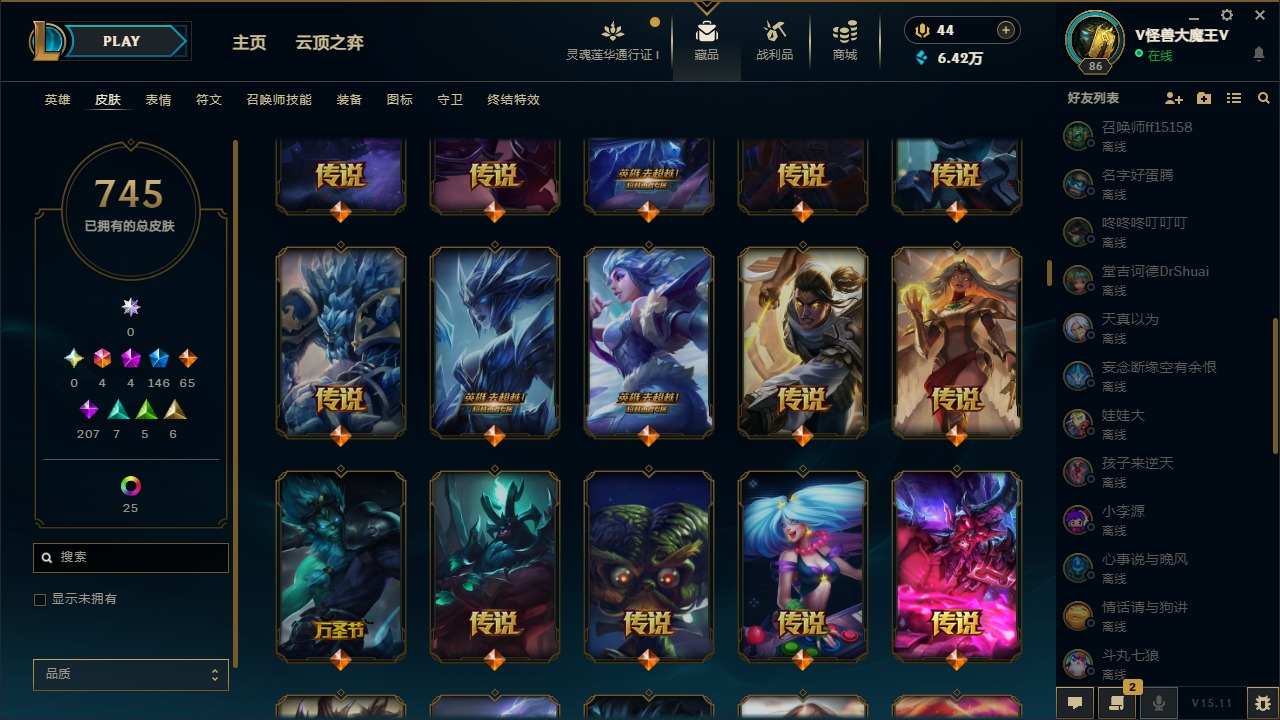Open the 品质 quality dropdown
The image size is (1280, 720).
point(130,674)
